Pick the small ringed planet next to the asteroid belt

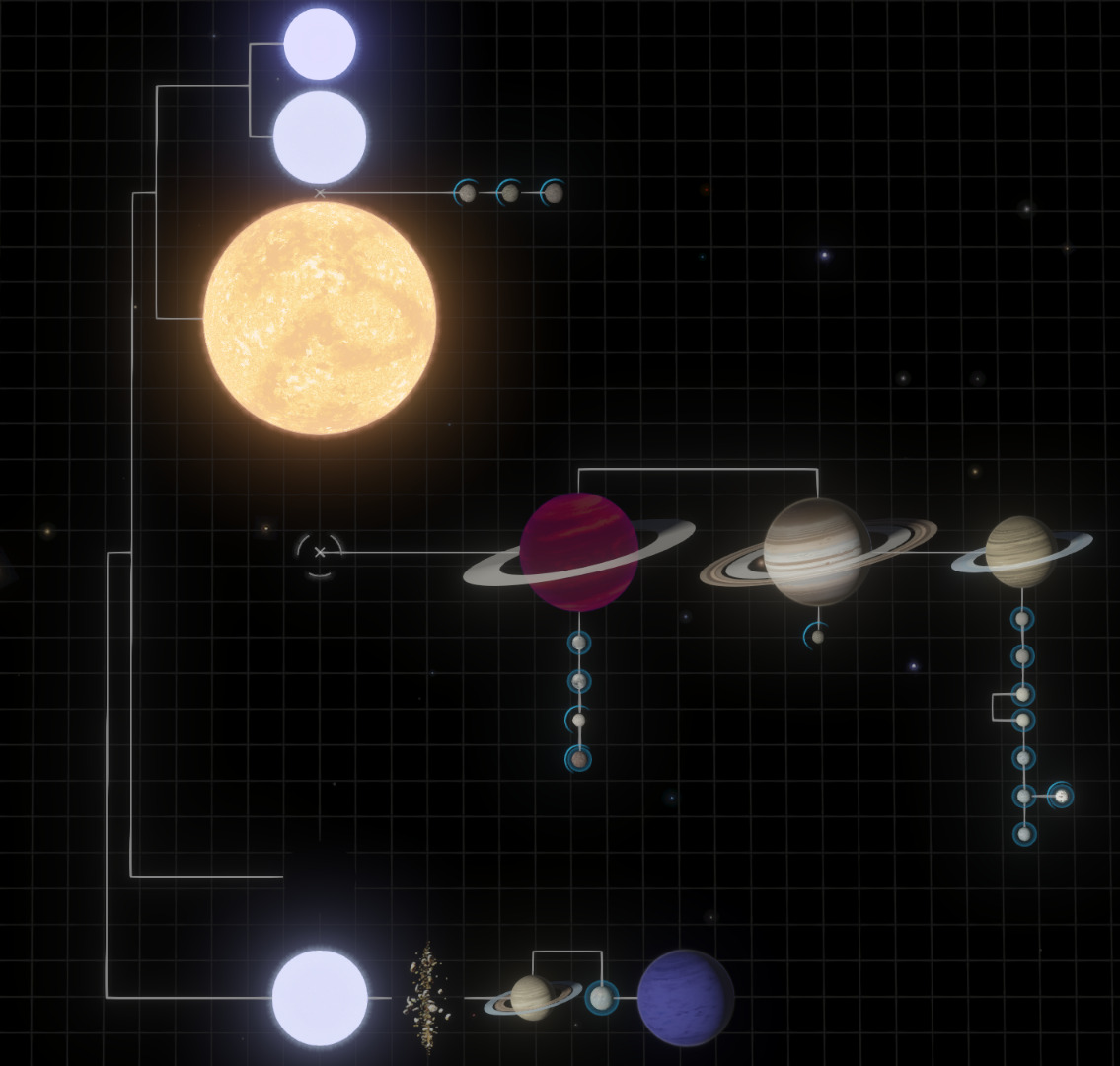tap(532, 998)
